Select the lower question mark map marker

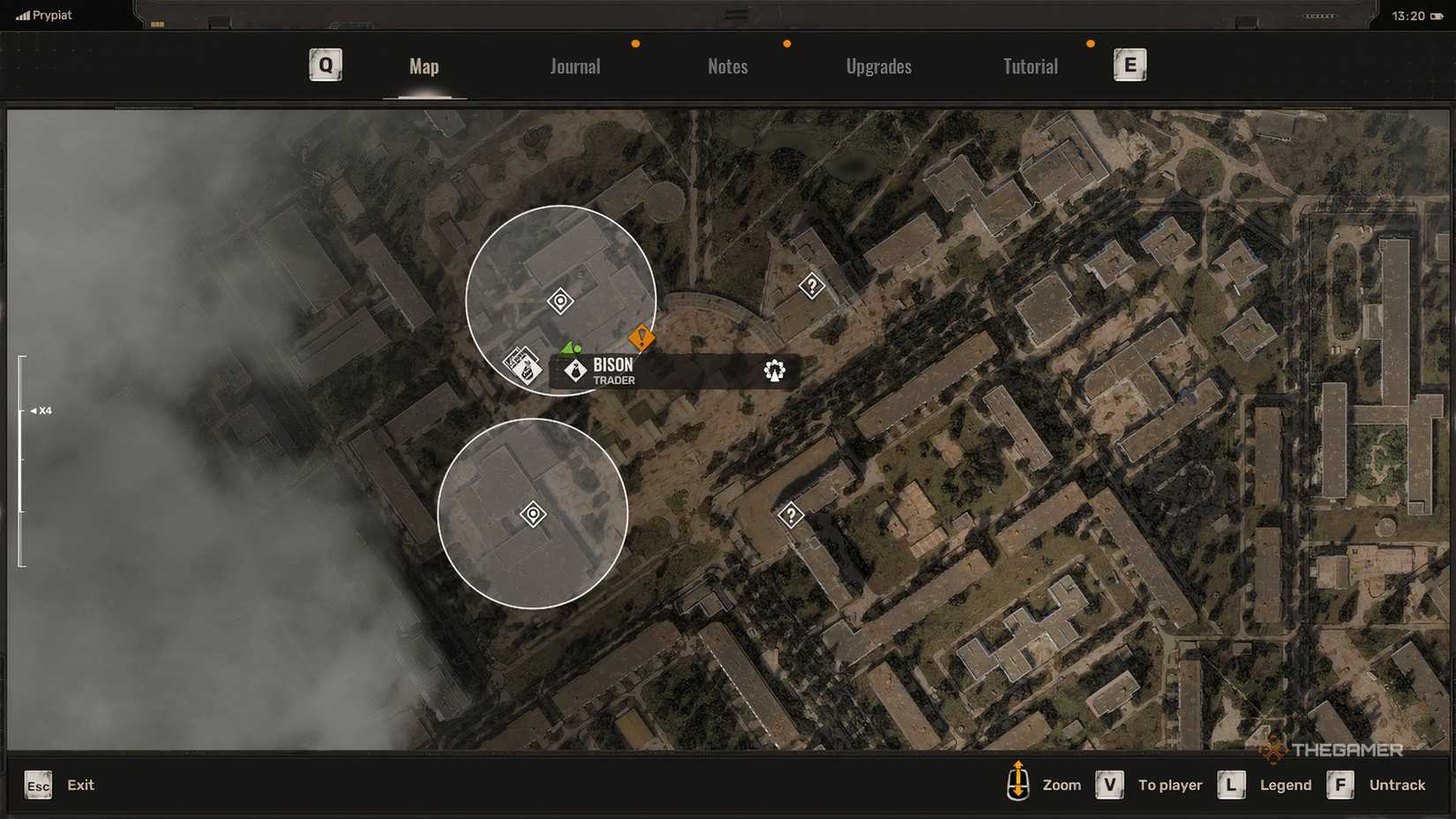792,513
